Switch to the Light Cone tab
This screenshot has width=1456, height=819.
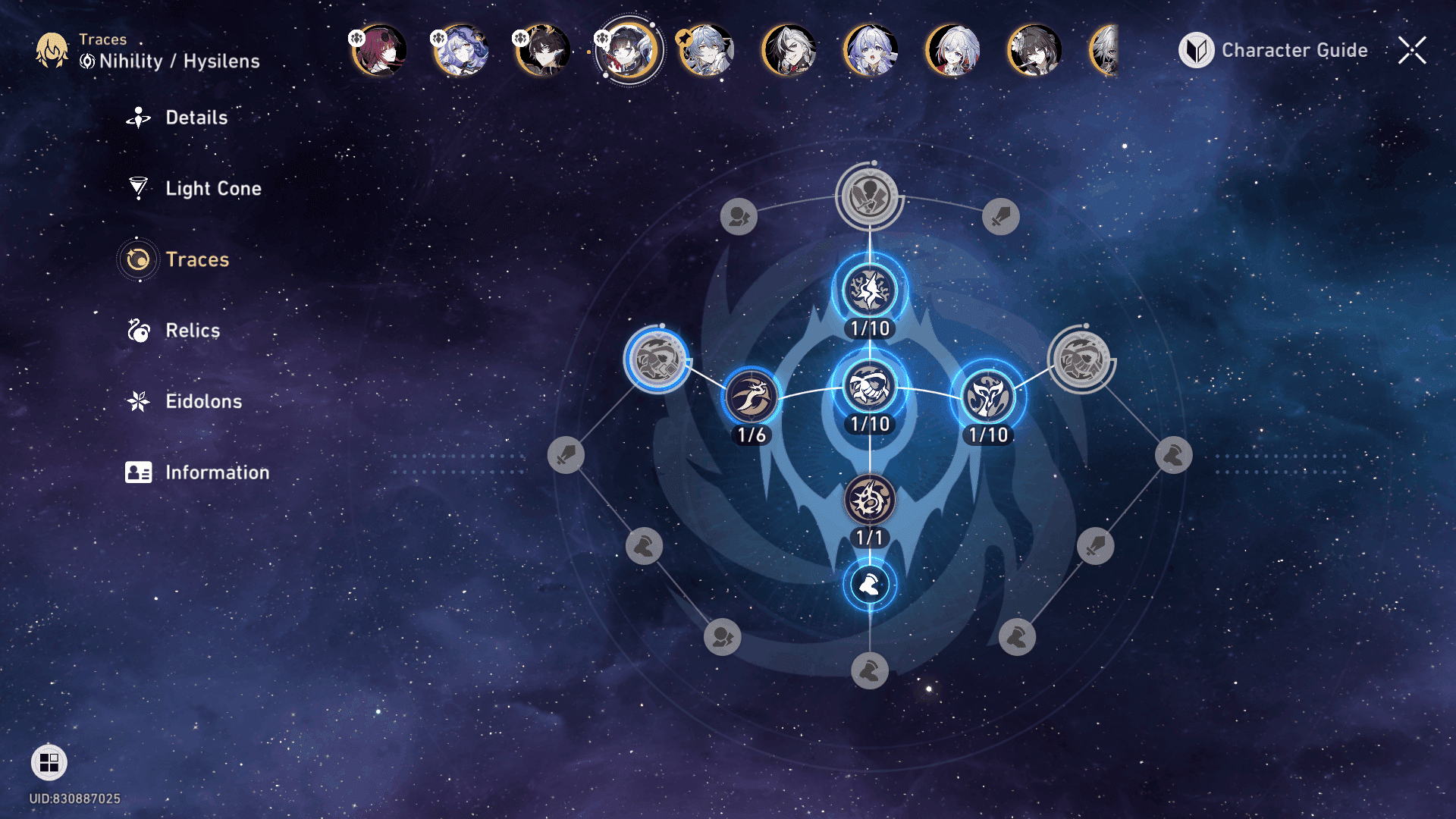coord(212,188)
